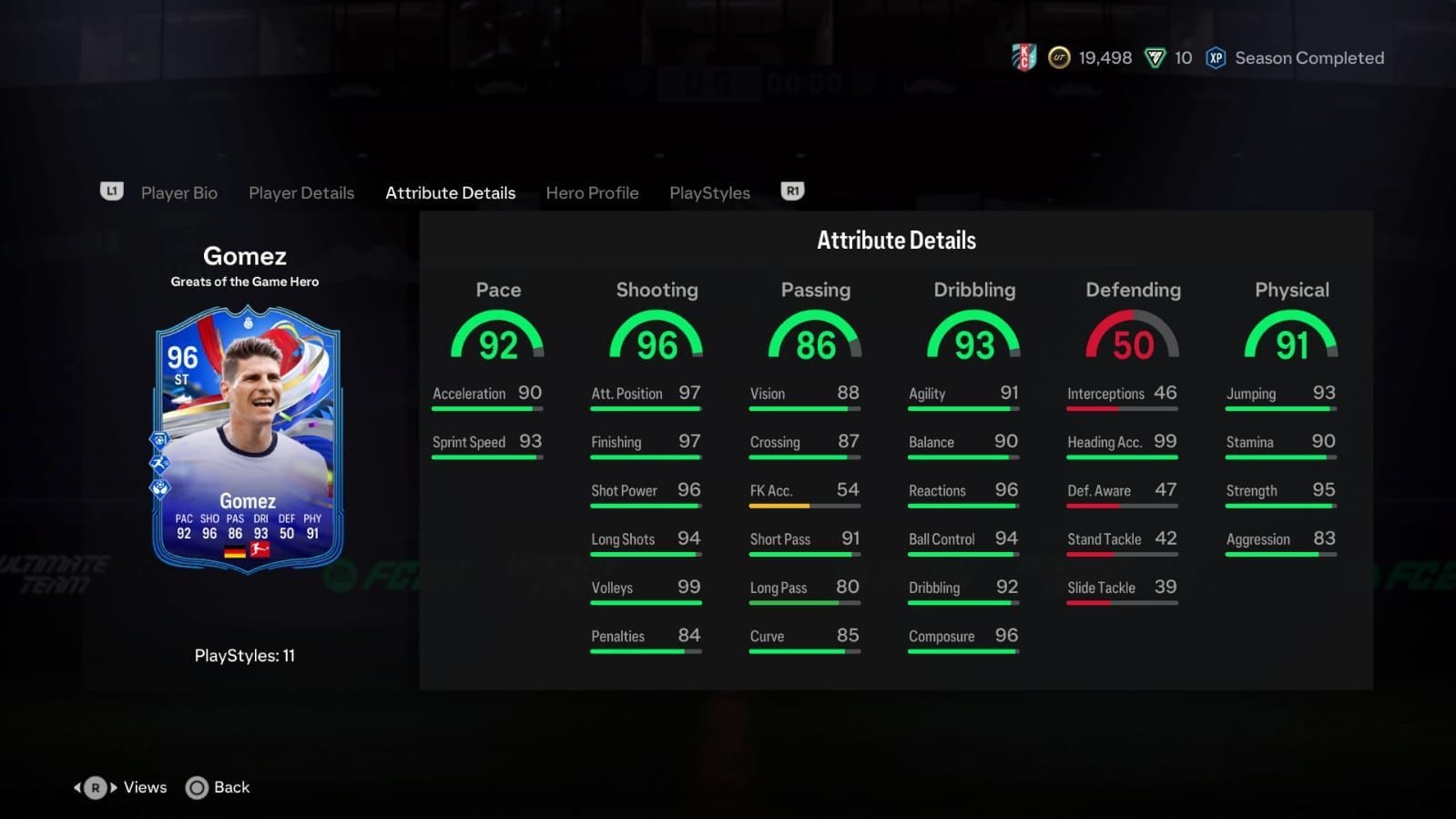The height and width of the screenshot is (819, 1456).
Task: Click the KC club crest in the top bar
Action: (x=1023, y=56)
